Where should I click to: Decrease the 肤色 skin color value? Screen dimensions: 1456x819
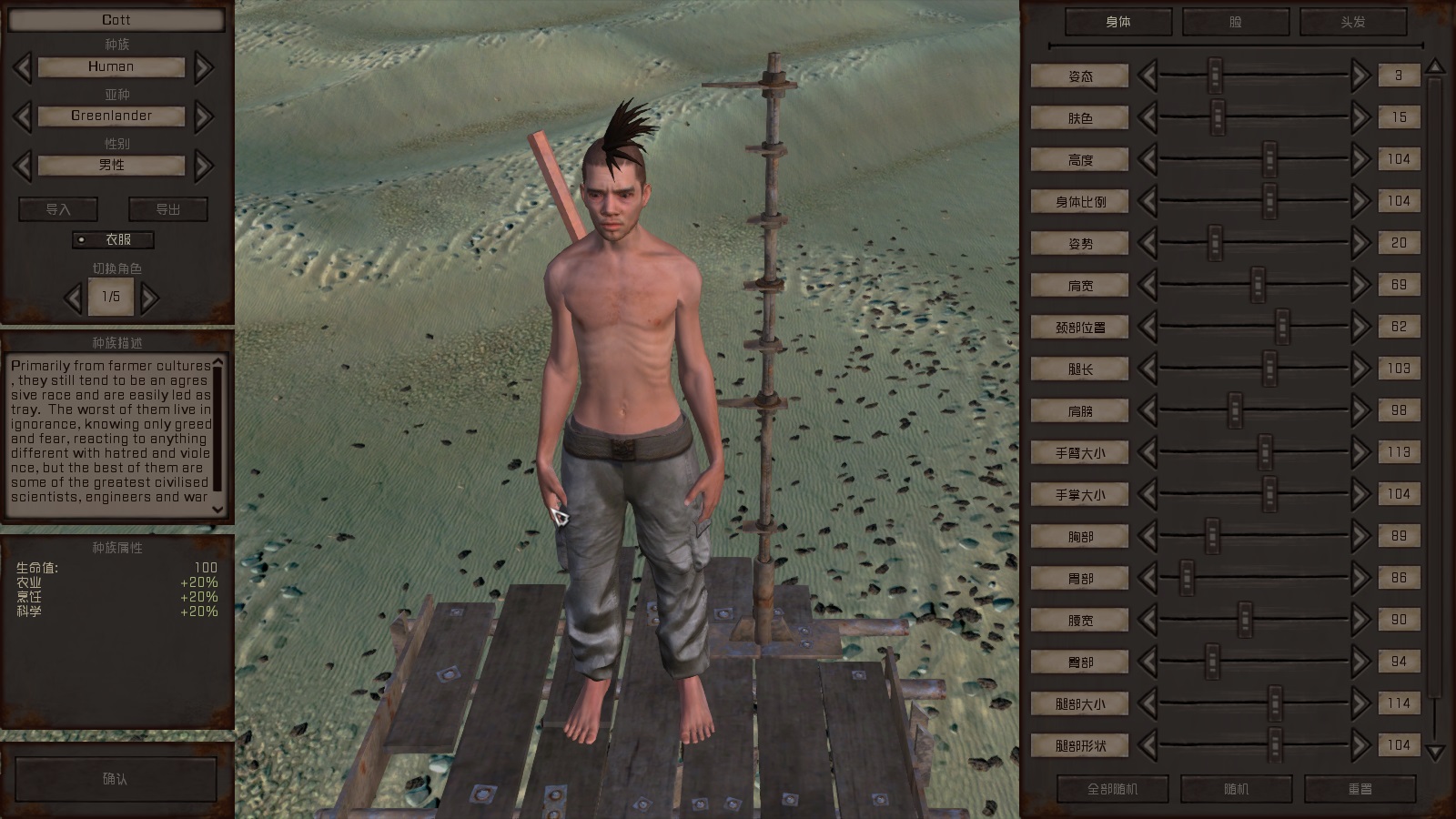tap(1148, 118)
